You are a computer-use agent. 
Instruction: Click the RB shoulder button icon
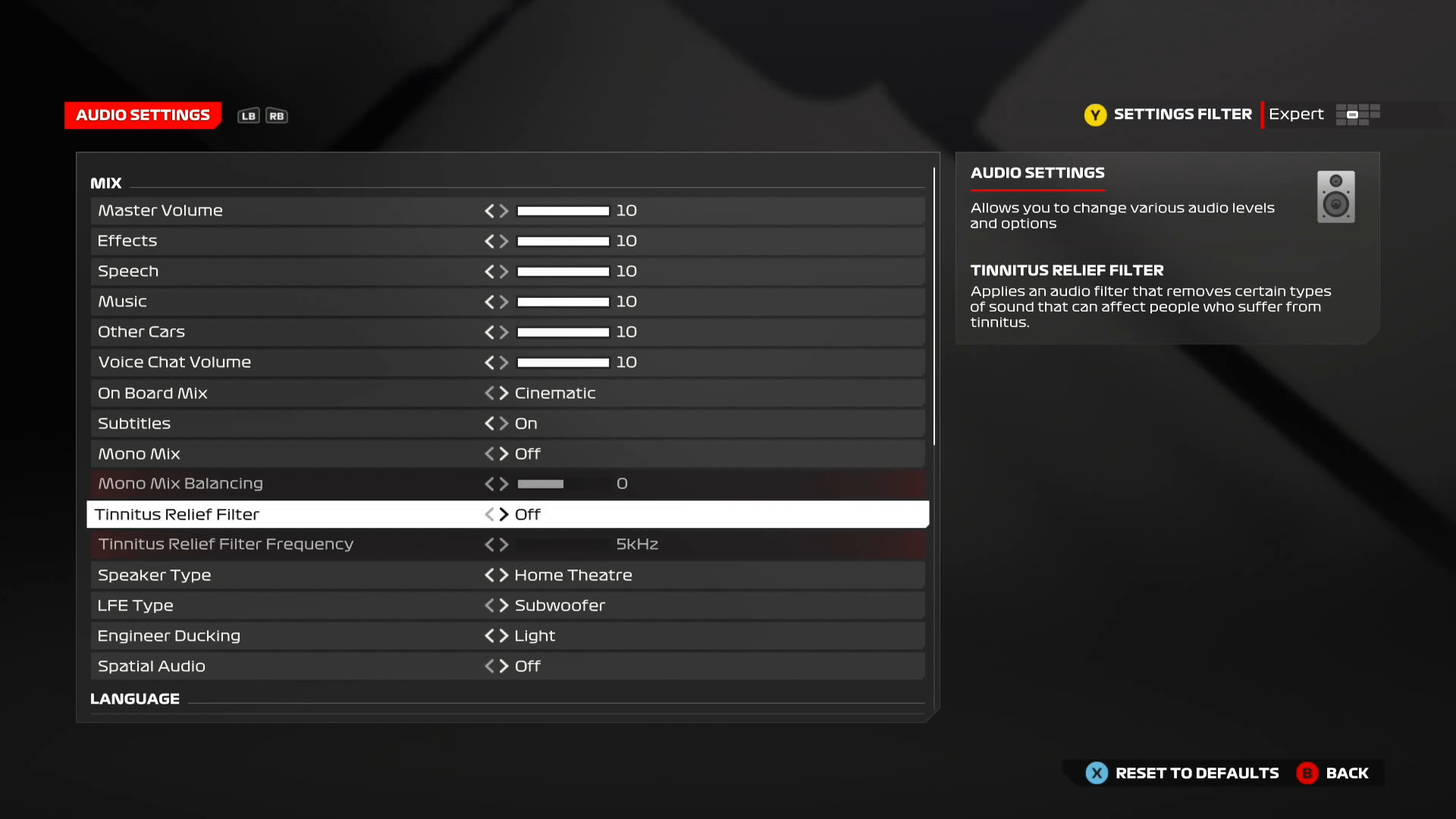coord(277,115)
